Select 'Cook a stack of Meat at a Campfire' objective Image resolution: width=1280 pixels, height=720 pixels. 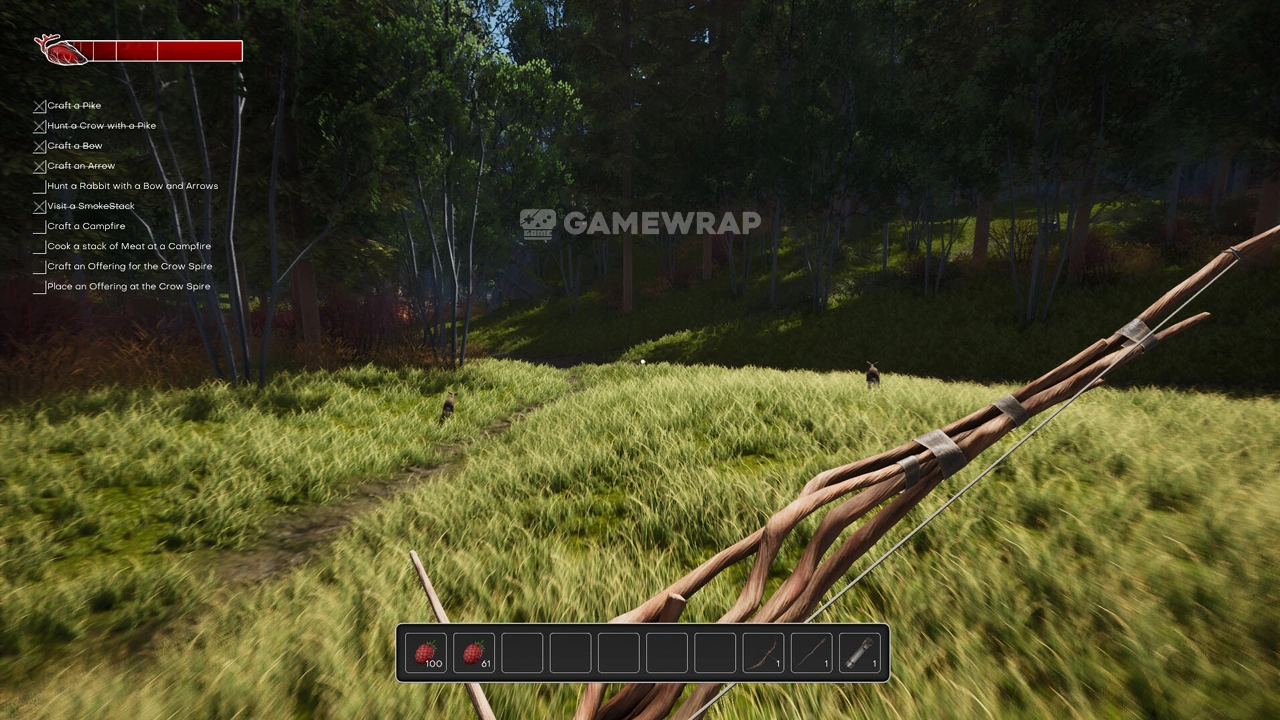coord(129,246)
